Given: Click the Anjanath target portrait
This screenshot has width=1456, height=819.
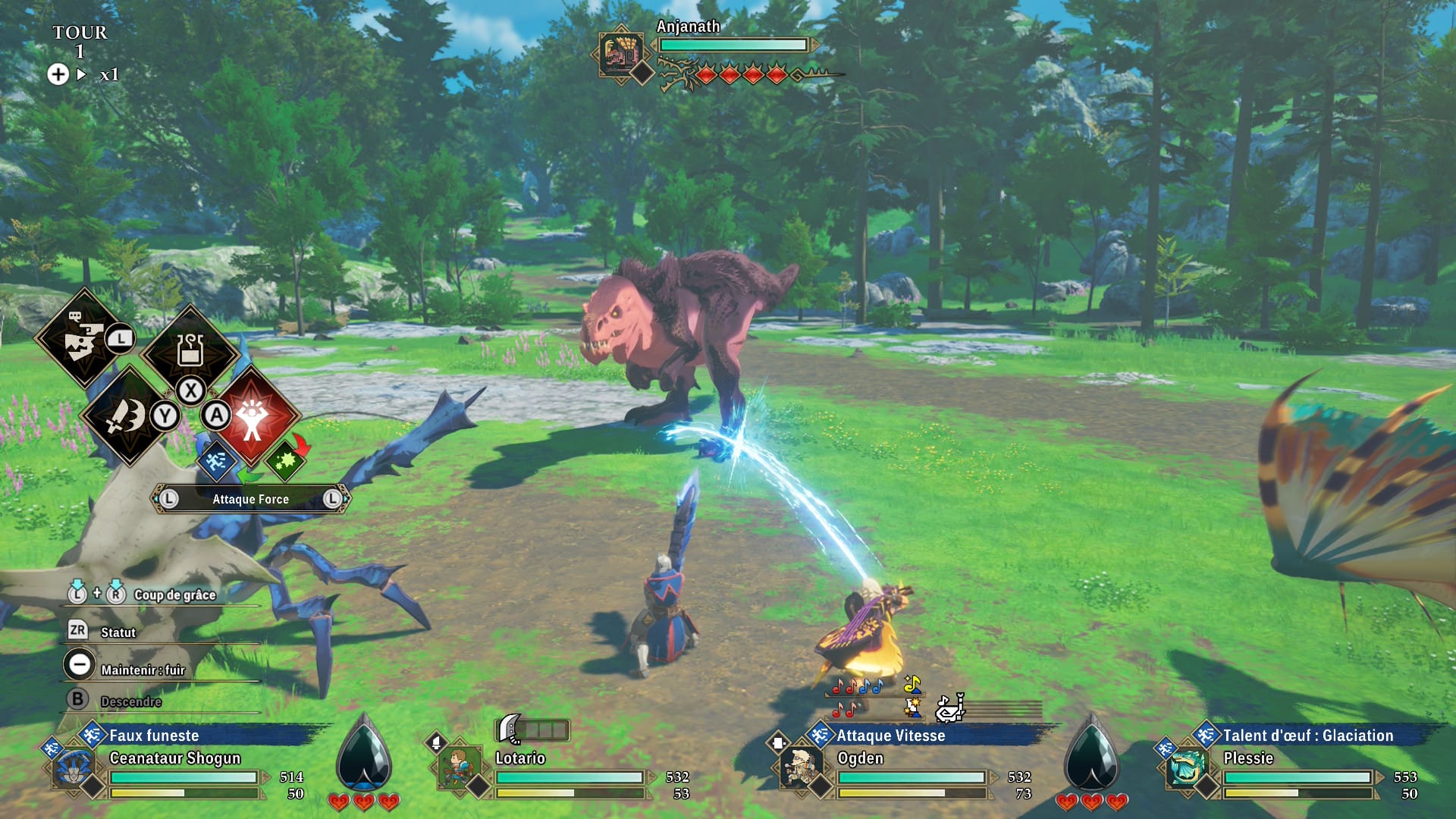Looking at the screenshot, I should point(621,53).
